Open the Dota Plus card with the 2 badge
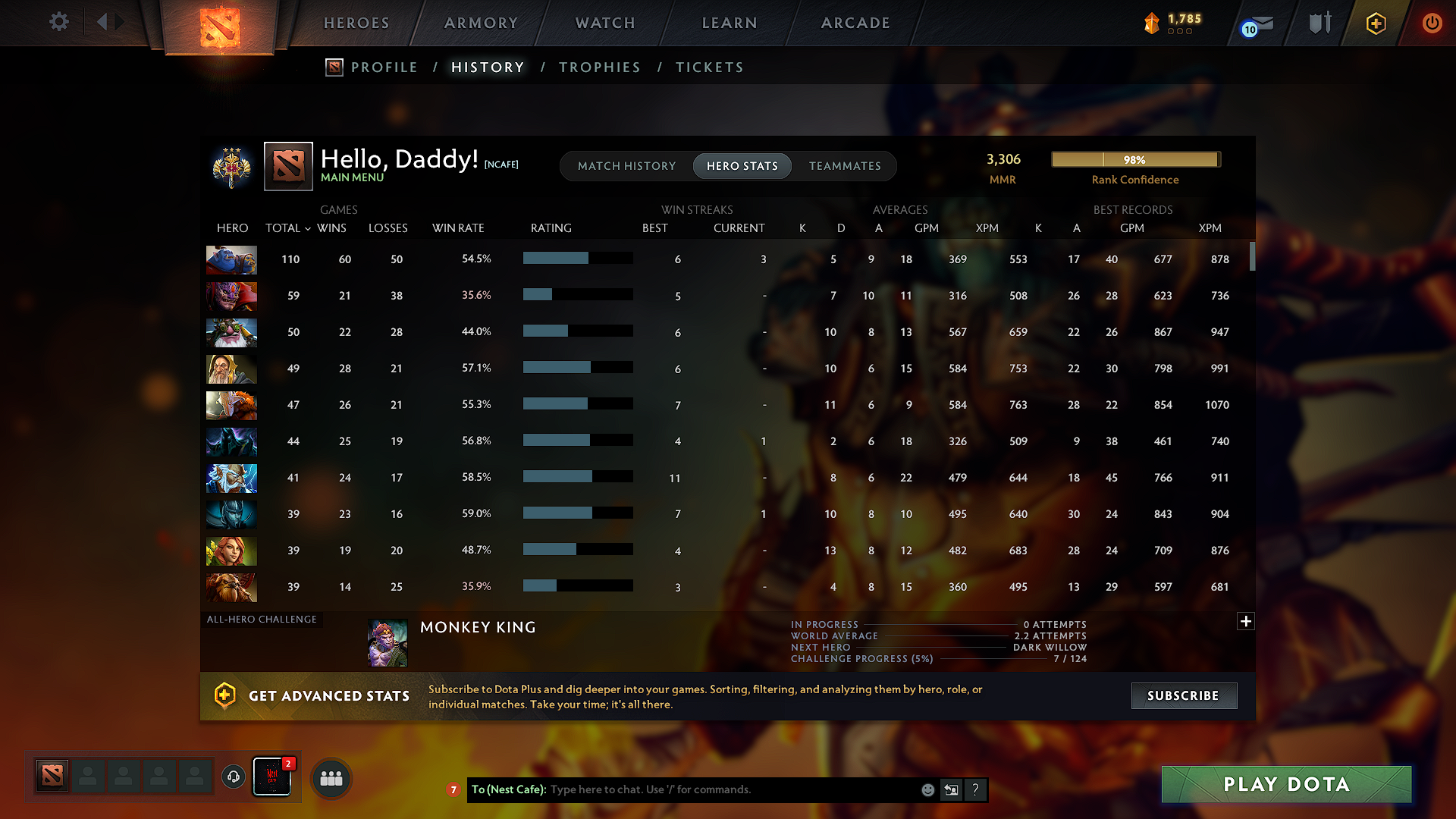 click(271, 777)
